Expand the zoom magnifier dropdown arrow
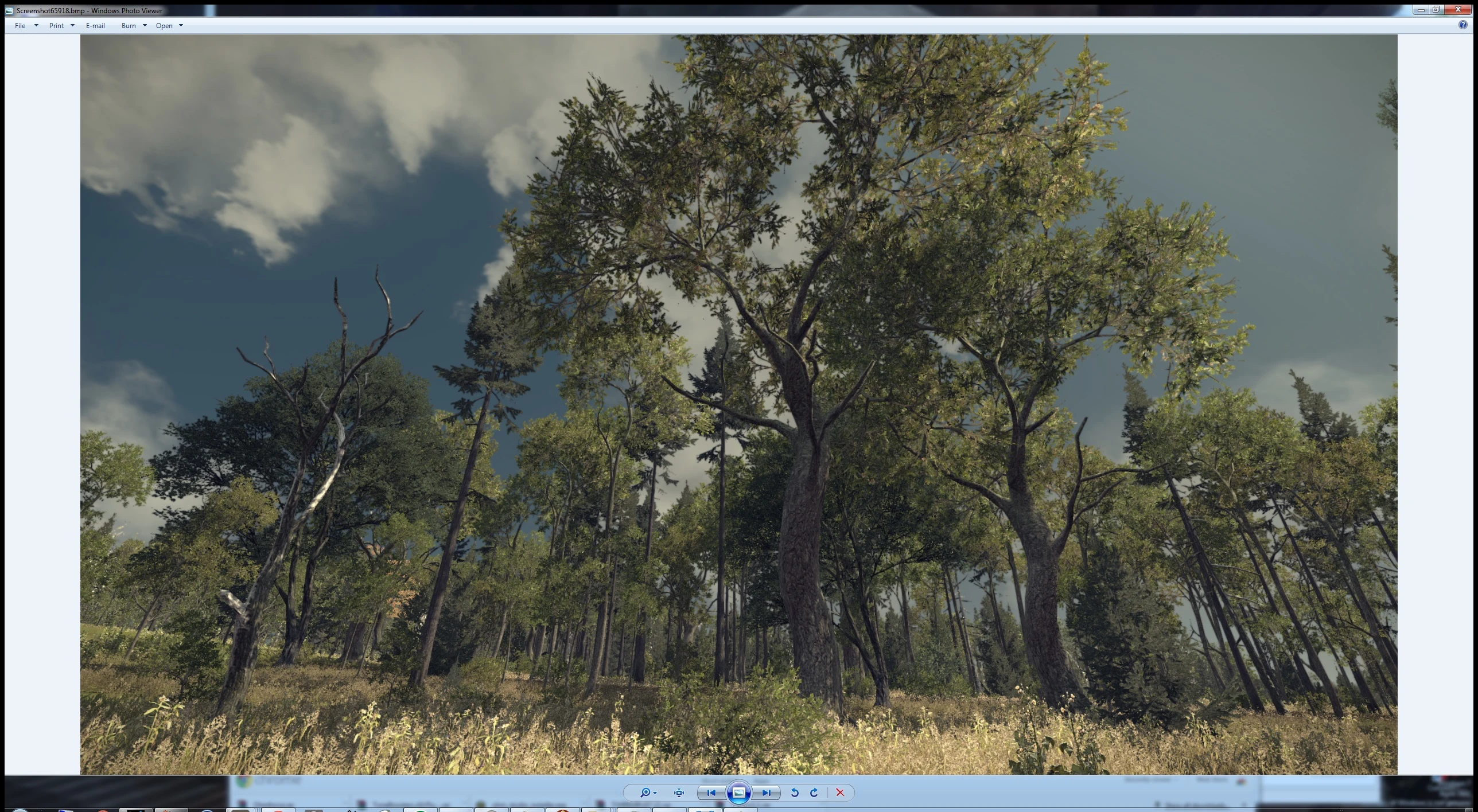The width and height of the screenshot is (1478, 812). pos(655,793)
